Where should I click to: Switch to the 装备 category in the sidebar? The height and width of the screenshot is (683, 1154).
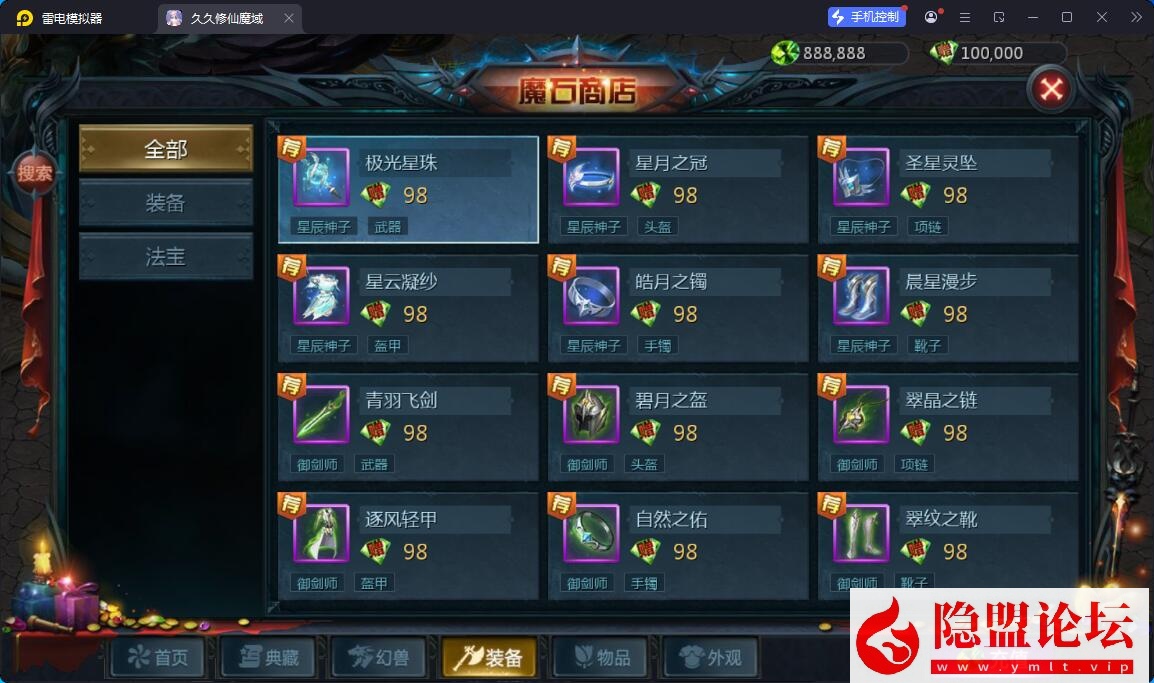166,203
